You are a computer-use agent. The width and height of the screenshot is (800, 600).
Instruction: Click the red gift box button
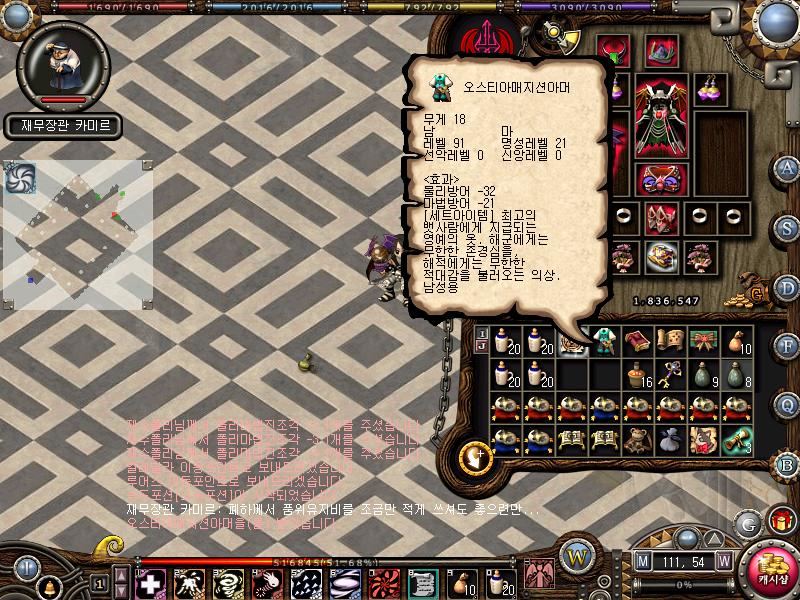[780, 521]
